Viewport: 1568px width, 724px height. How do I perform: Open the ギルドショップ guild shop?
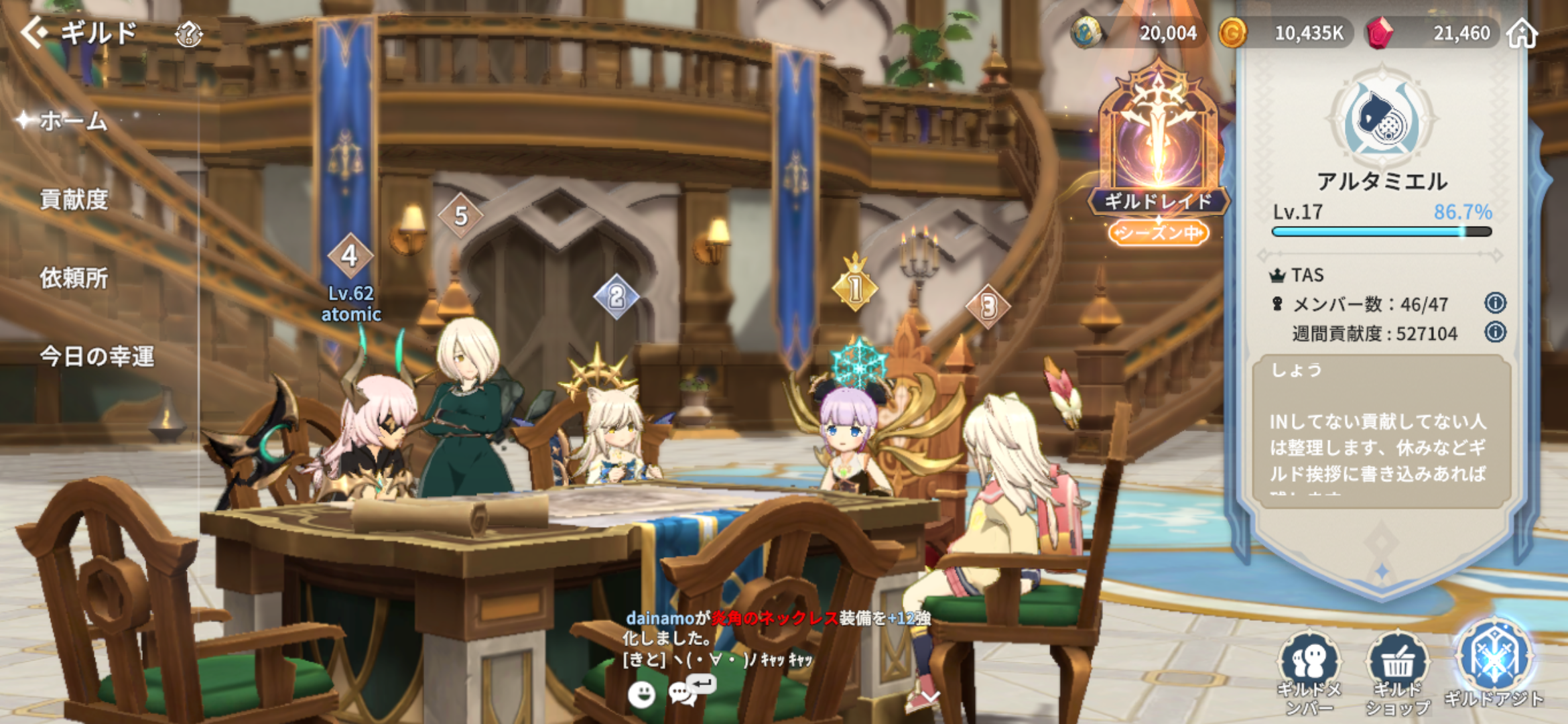[1398, 670]
